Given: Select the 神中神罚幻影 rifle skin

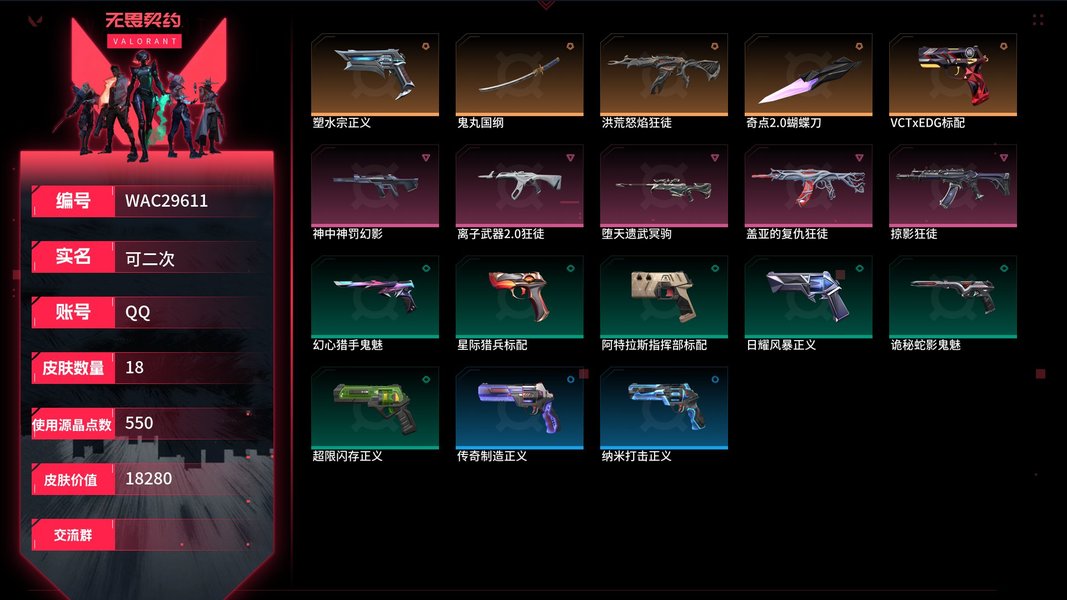Looking at the screenshot, I should [375, 185].
